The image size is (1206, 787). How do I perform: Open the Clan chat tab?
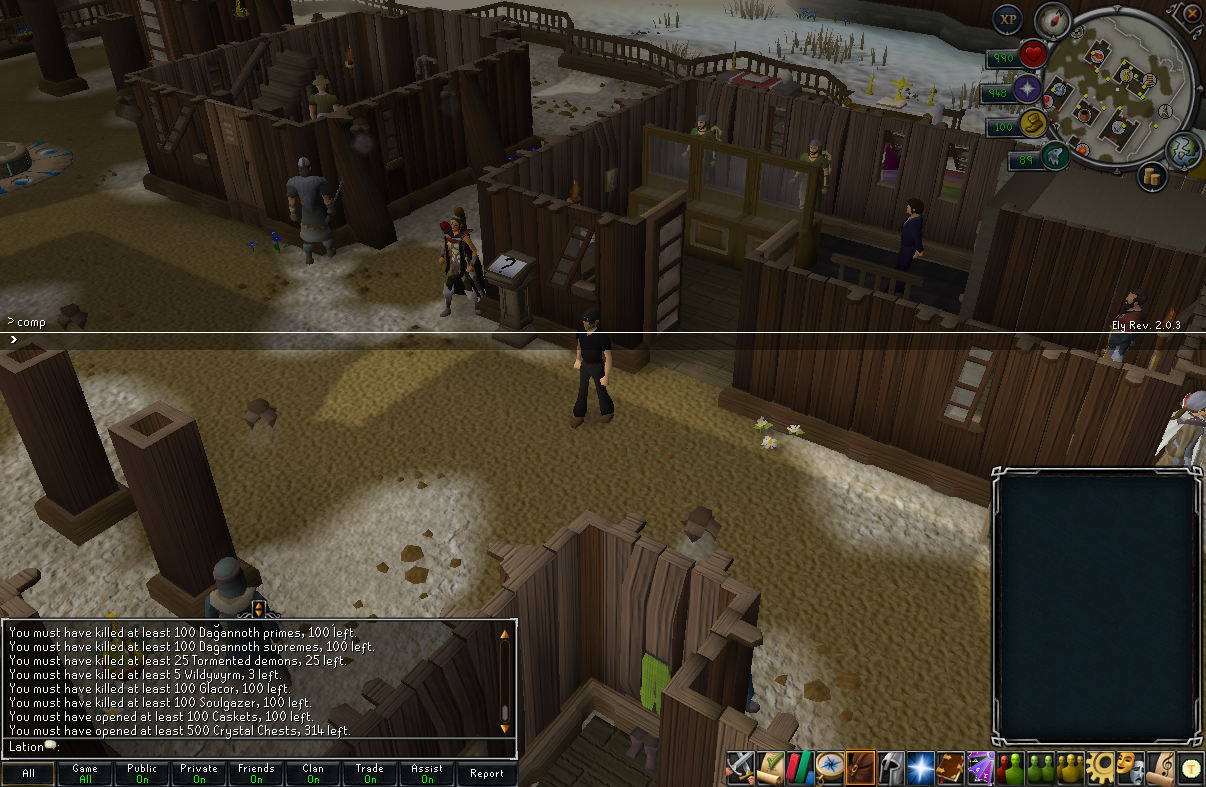pos(313,773)
